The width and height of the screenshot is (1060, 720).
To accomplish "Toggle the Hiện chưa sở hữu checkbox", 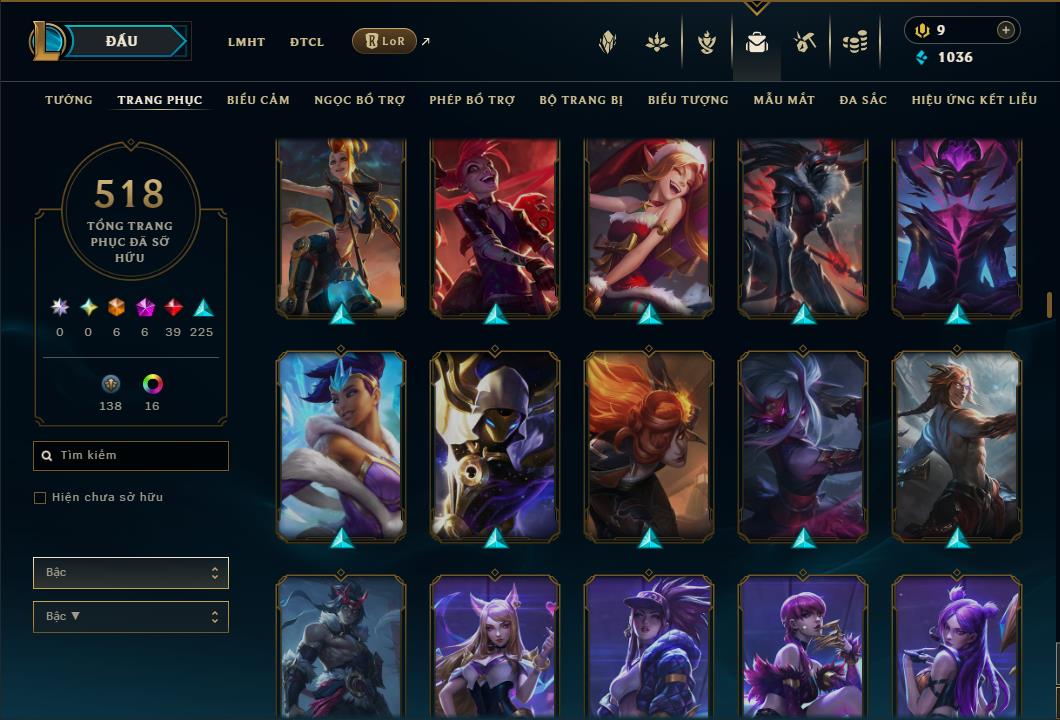I will tap(40, 498).
